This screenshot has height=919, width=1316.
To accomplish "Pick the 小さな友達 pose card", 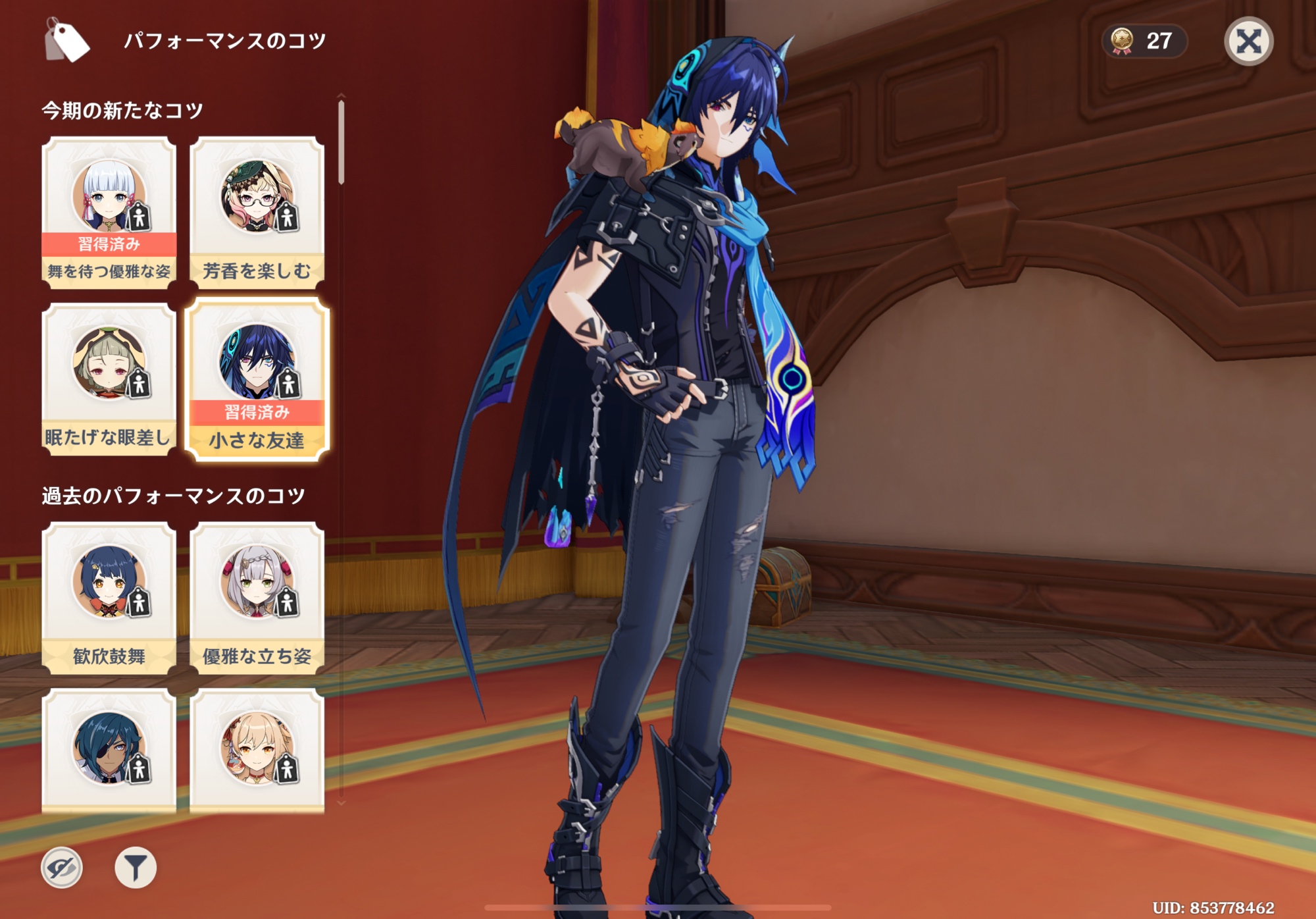I will 257,380.
